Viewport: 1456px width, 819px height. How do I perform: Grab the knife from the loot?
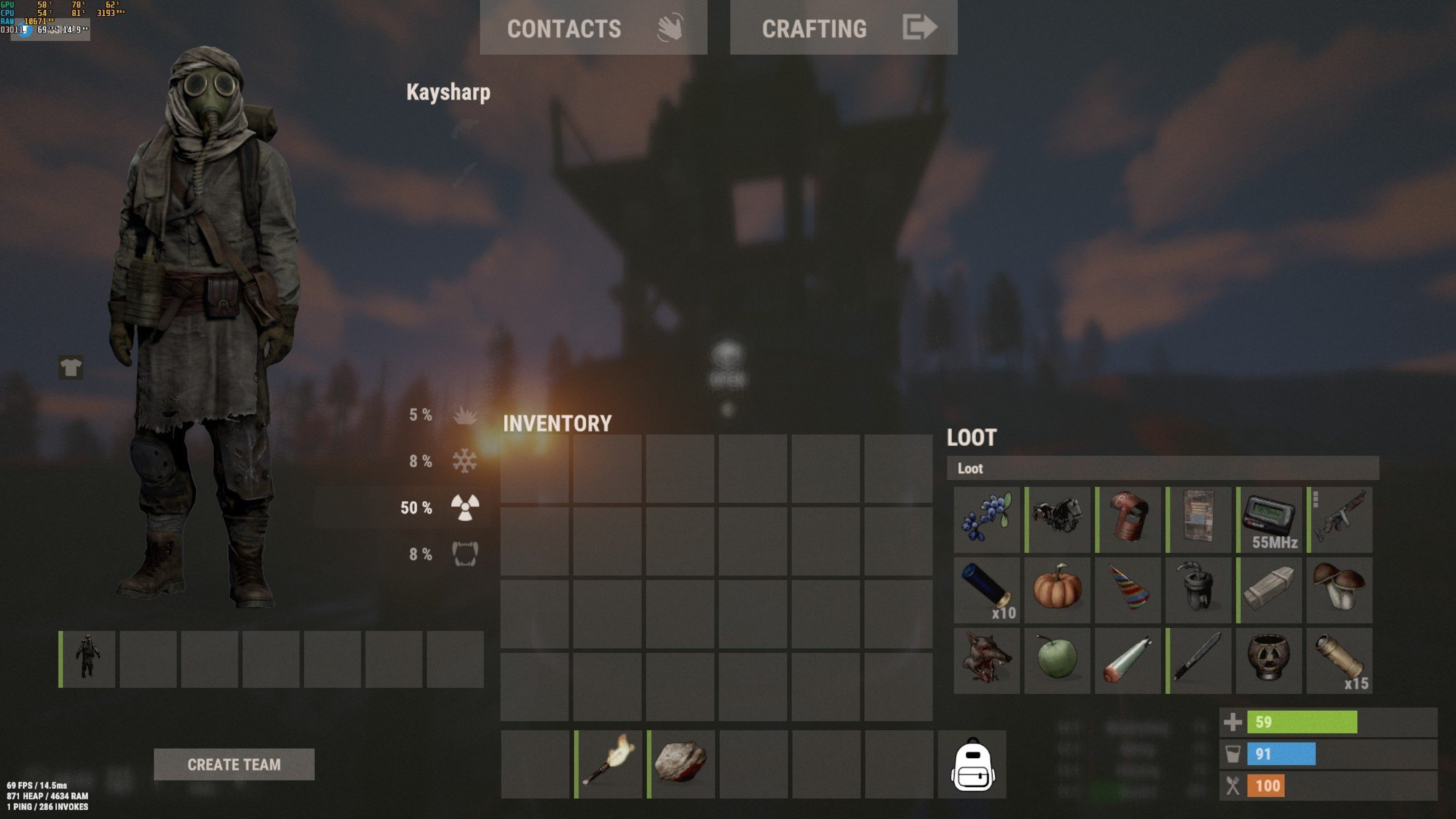coord(1198,661)
